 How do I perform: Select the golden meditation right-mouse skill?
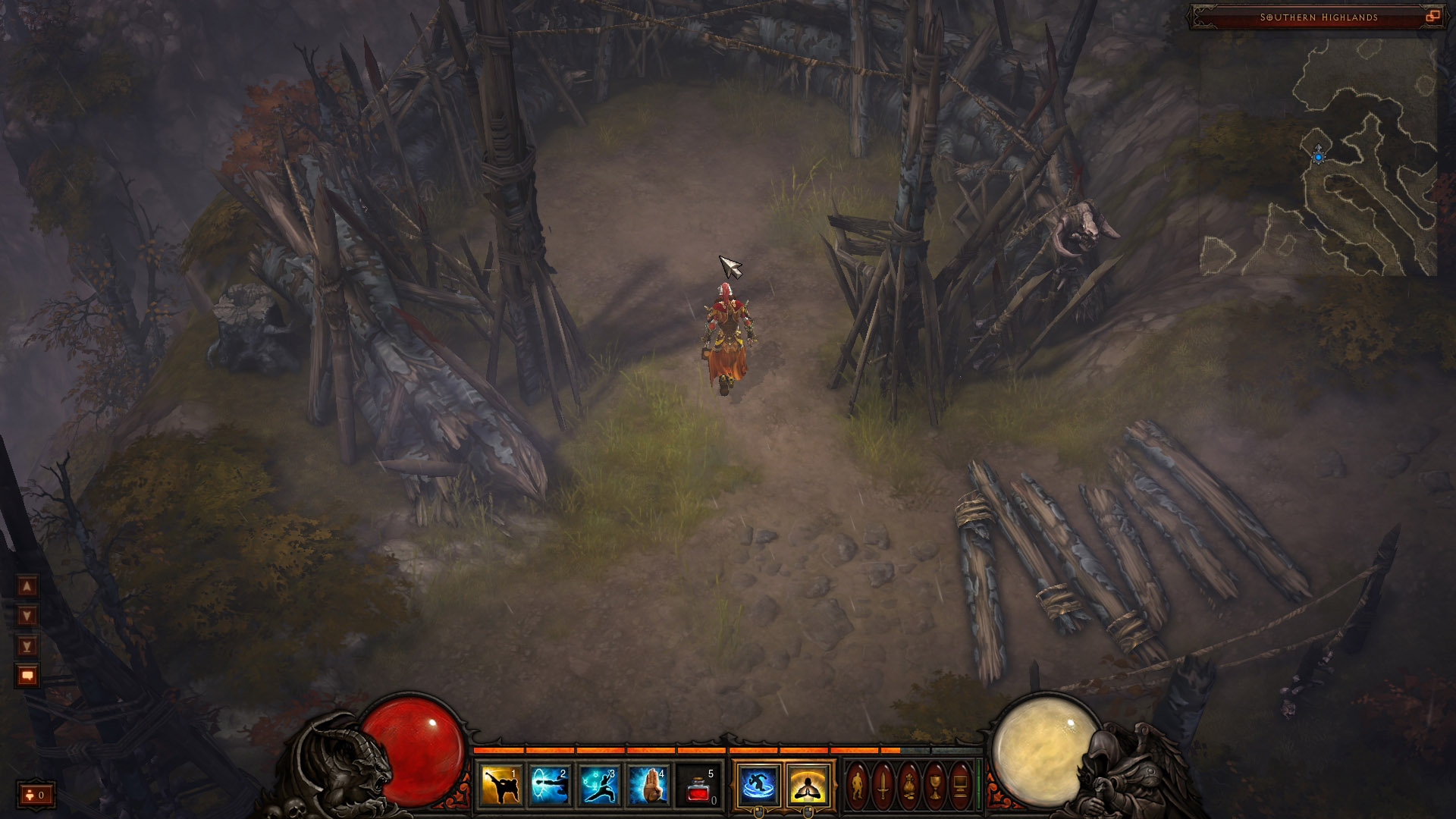808,785
